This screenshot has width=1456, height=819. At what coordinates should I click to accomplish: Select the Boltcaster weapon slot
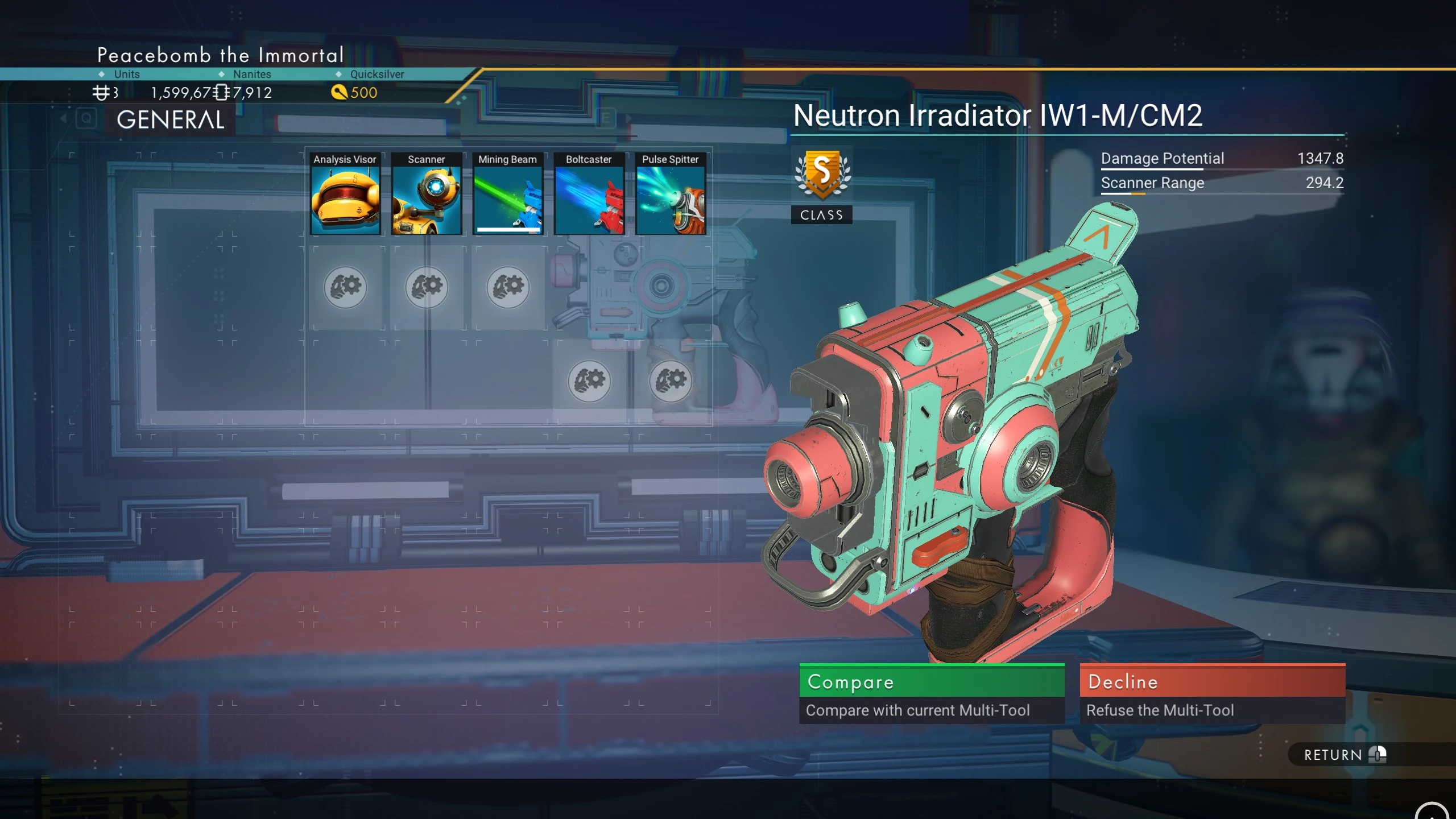point(589,194)
